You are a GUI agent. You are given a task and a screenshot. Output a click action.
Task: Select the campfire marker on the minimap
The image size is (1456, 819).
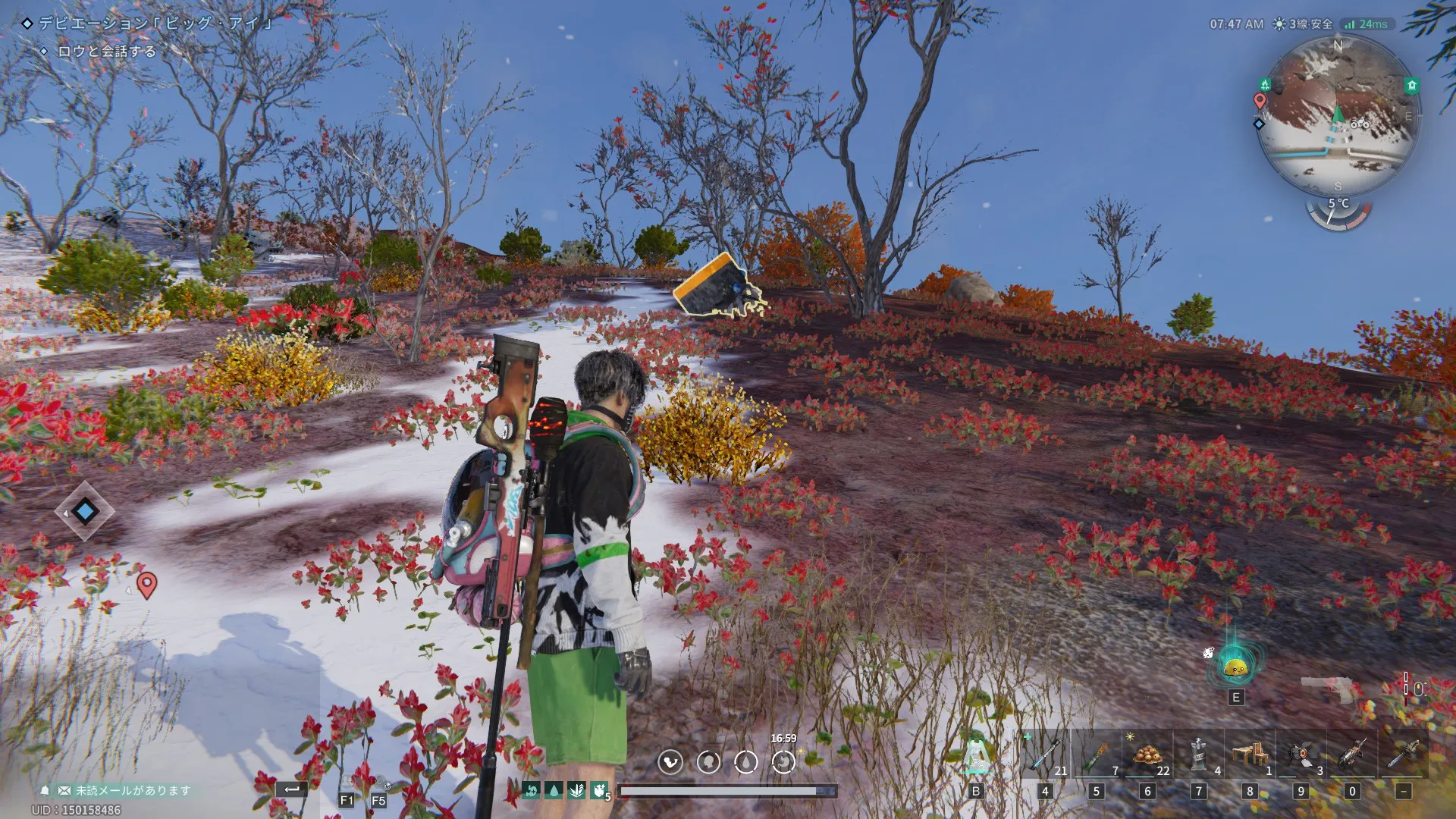pos(1265,84)
